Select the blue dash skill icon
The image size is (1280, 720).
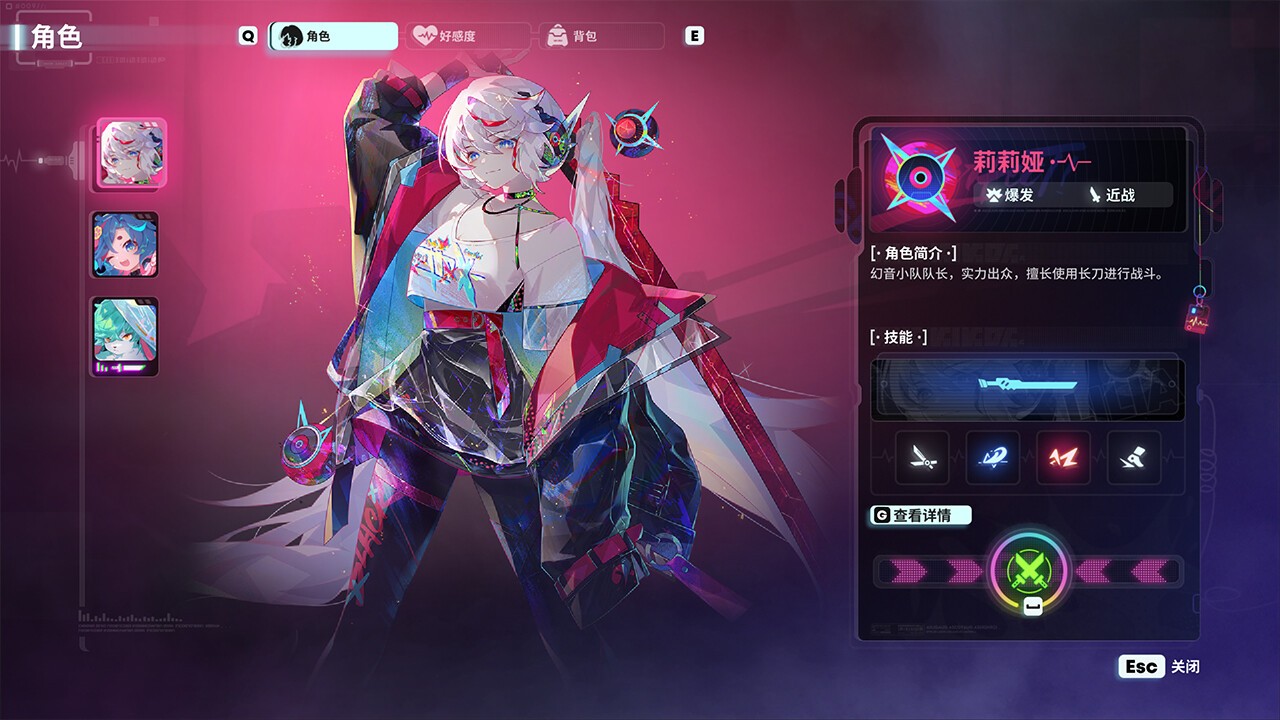[992, 459]
